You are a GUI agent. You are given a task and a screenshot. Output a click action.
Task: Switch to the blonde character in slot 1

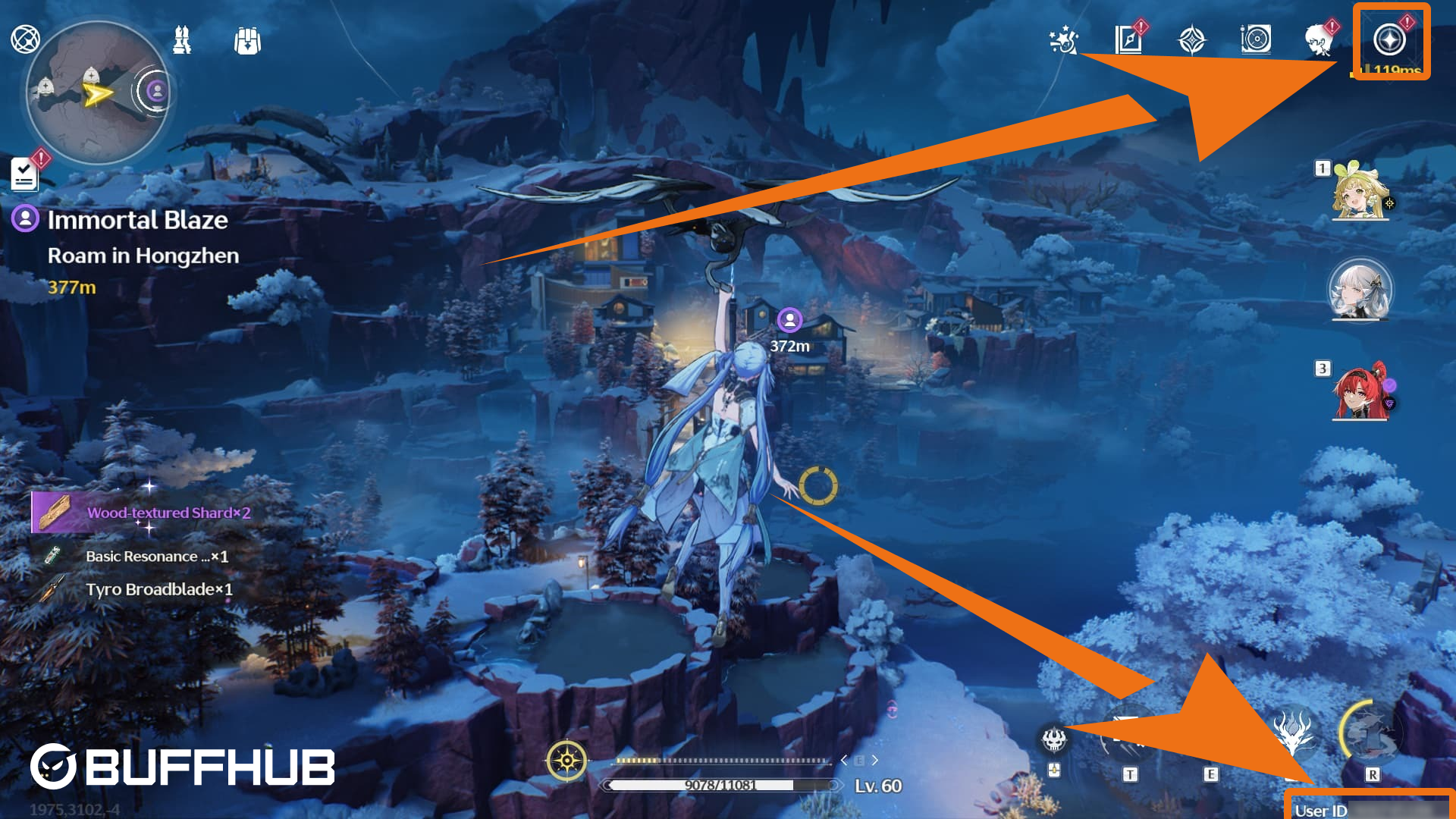[1360, 192]
